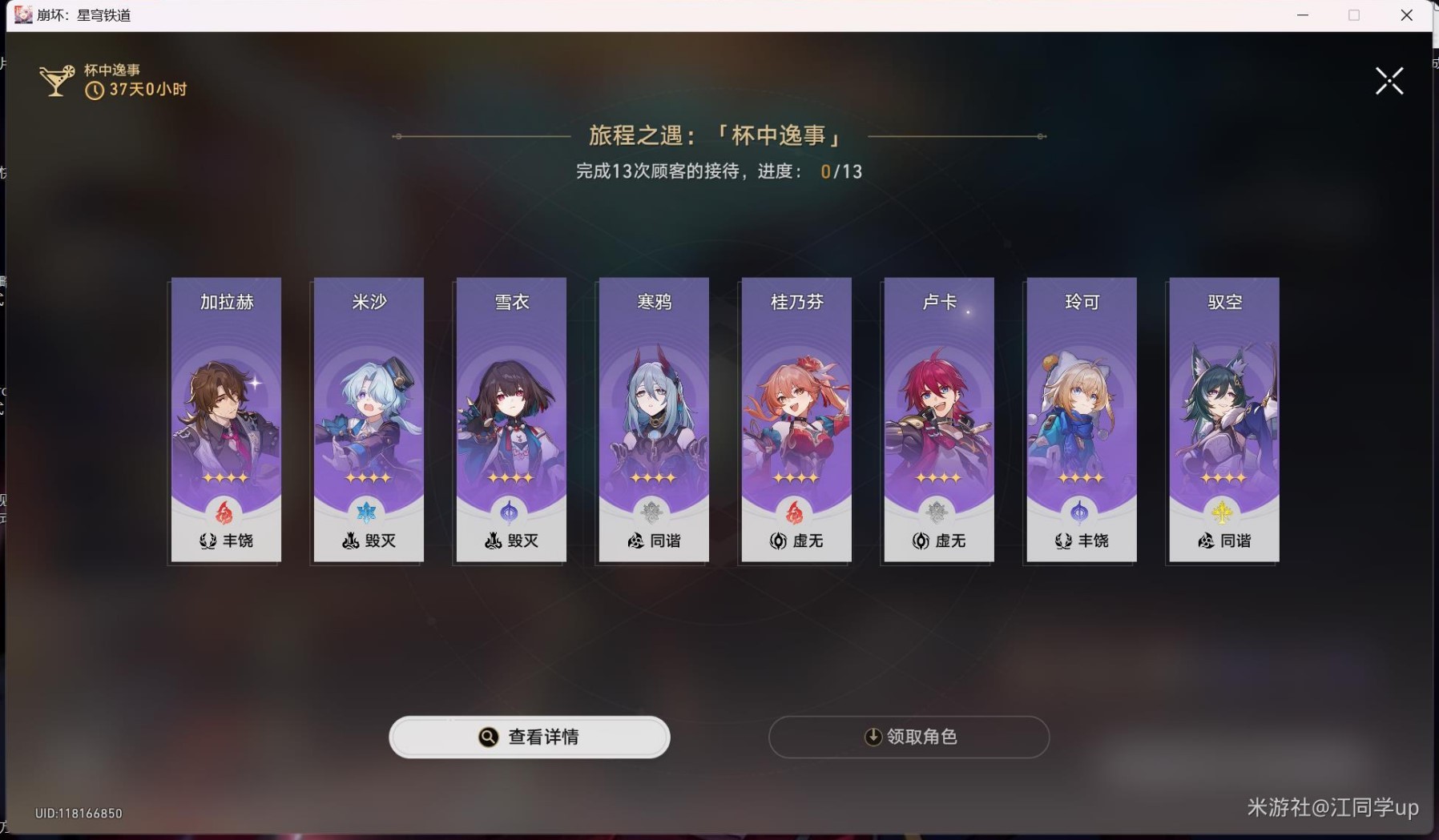
Task: Click the ice element icon on 米沙's card
Action: coord(368,513)
